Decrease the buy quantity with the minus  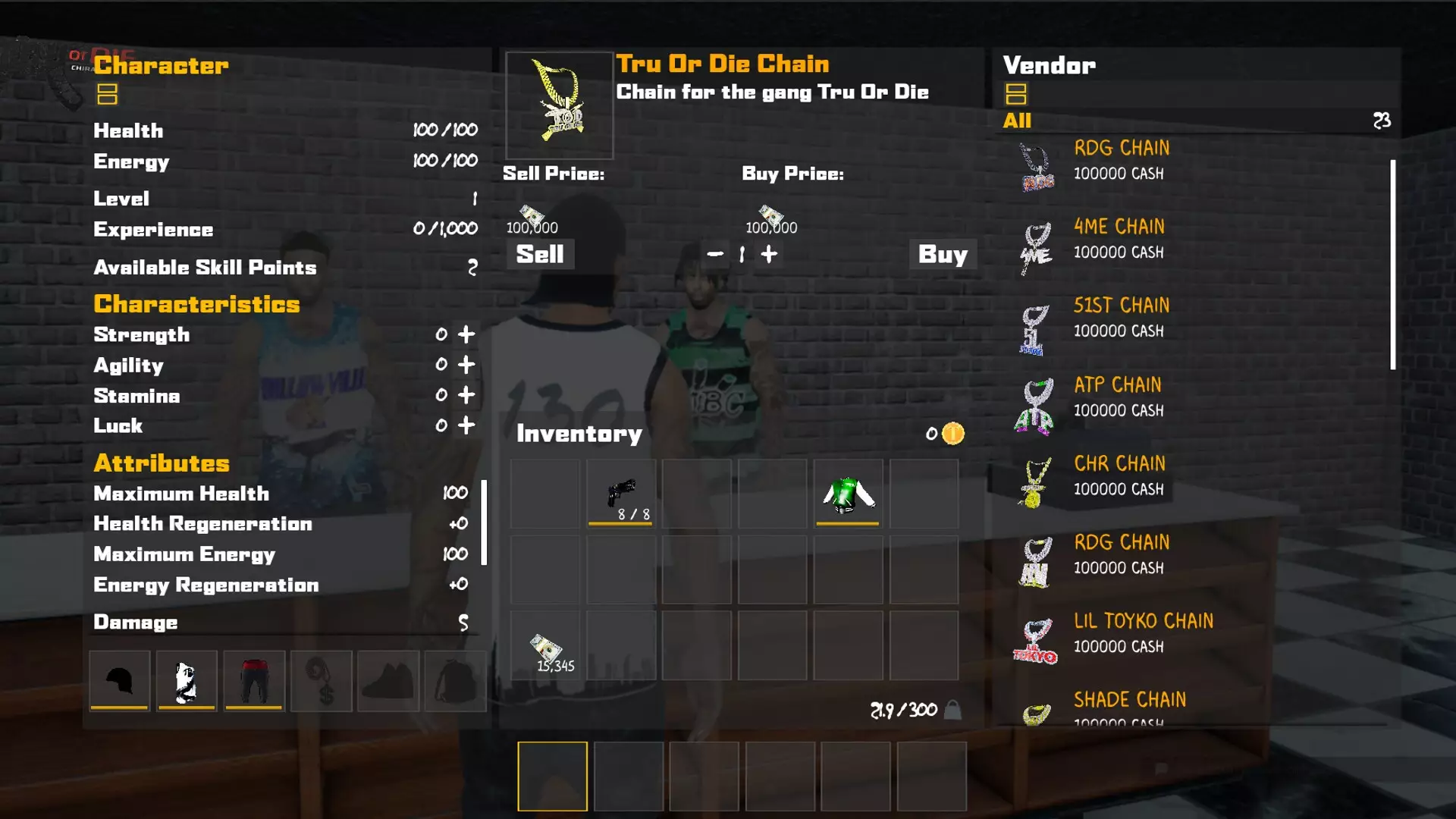[x=714, y=255]
